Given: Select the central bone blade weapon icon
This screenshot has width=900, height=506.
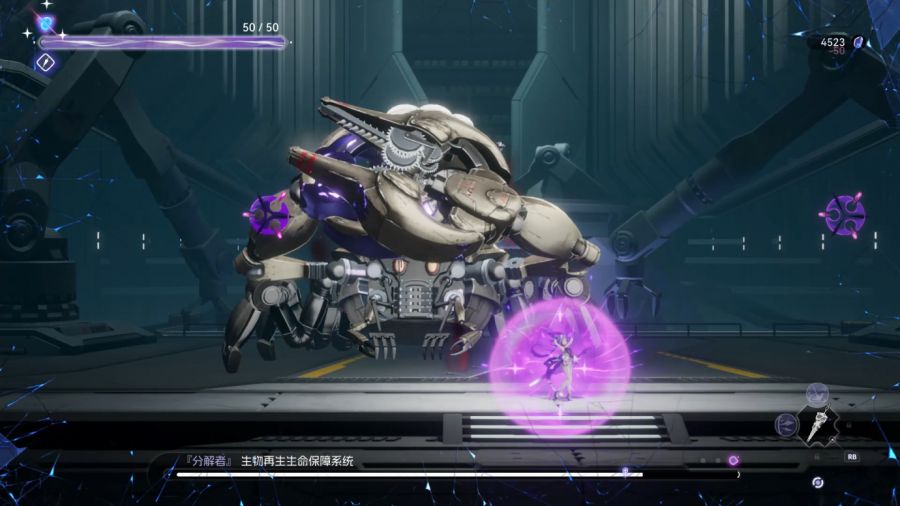Looking at the screenshot, I should point(817,424).
